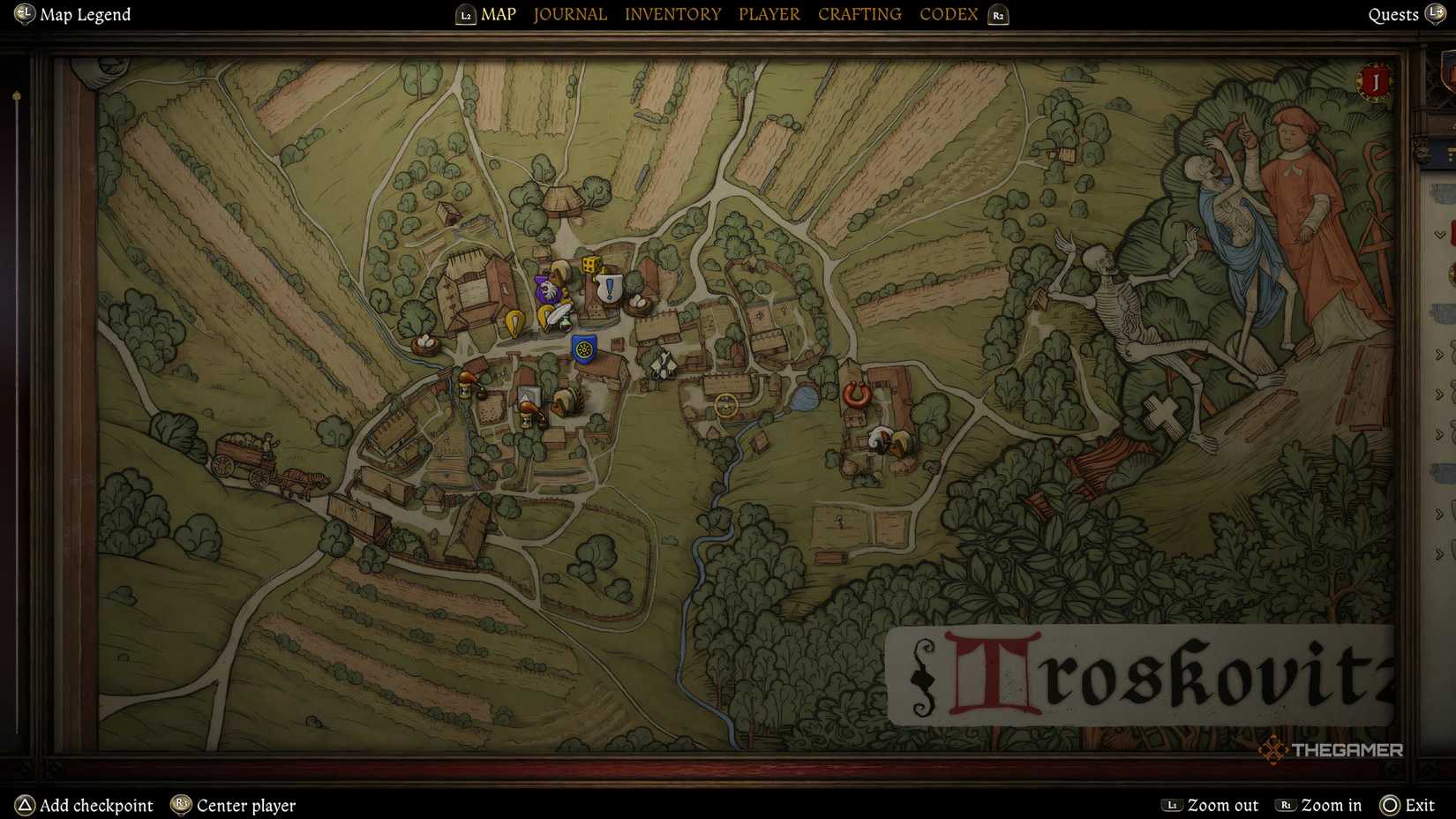
Task: Click the red J seal in map corner
Action: (x=1374, y=82)
